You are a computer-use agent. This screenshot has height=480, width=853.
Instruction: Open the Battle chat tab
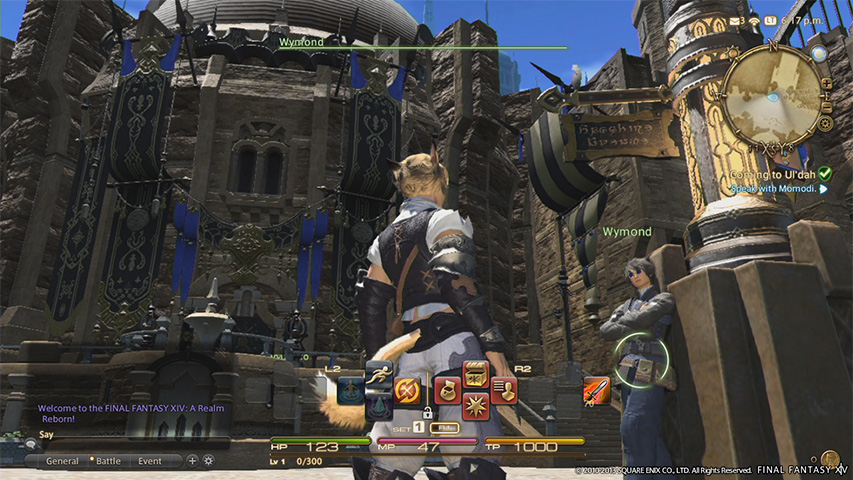click(x=107, y=461)
